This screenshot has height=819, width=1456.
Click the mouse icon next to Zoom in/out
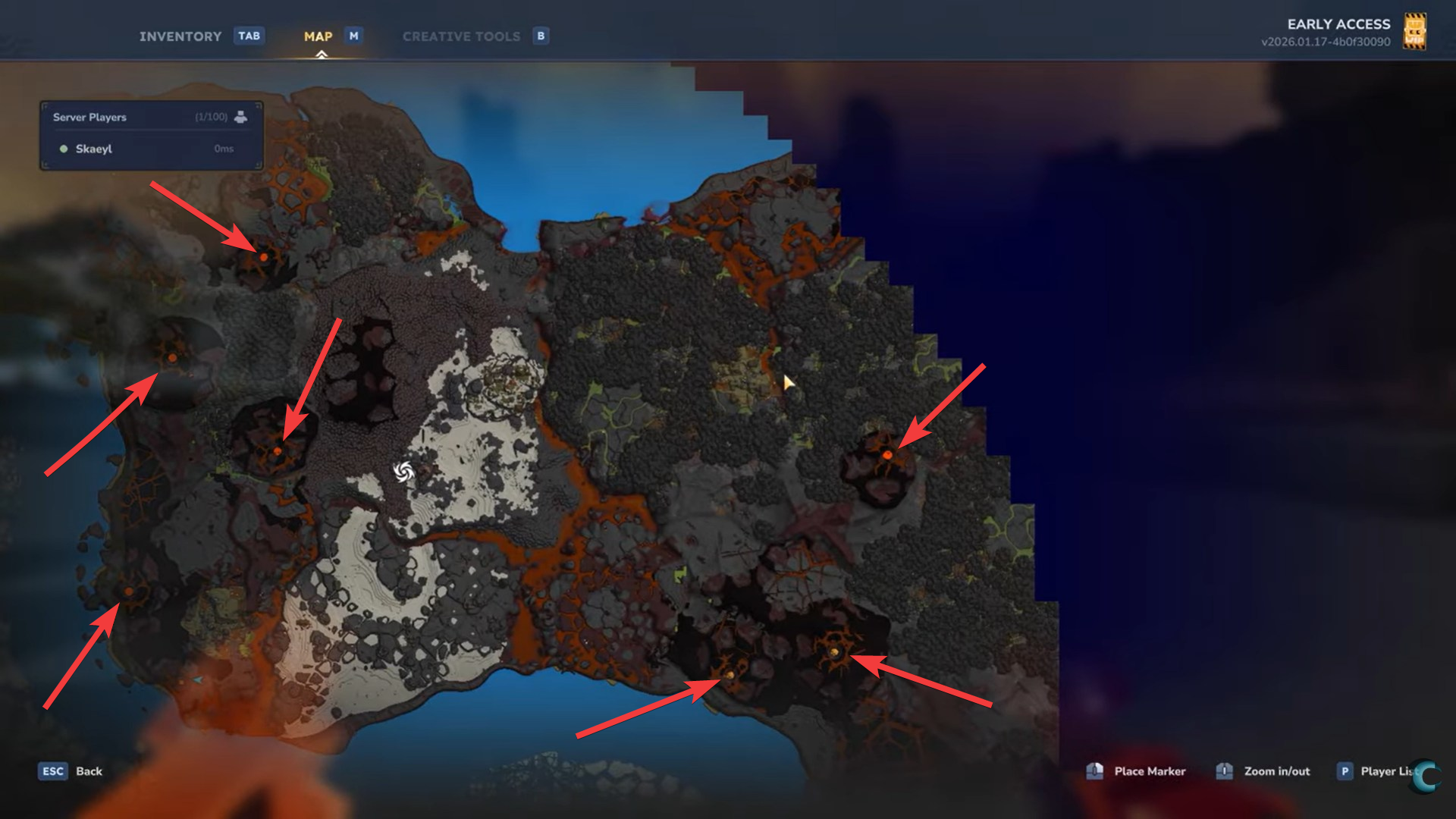[x=1225, y=770]
